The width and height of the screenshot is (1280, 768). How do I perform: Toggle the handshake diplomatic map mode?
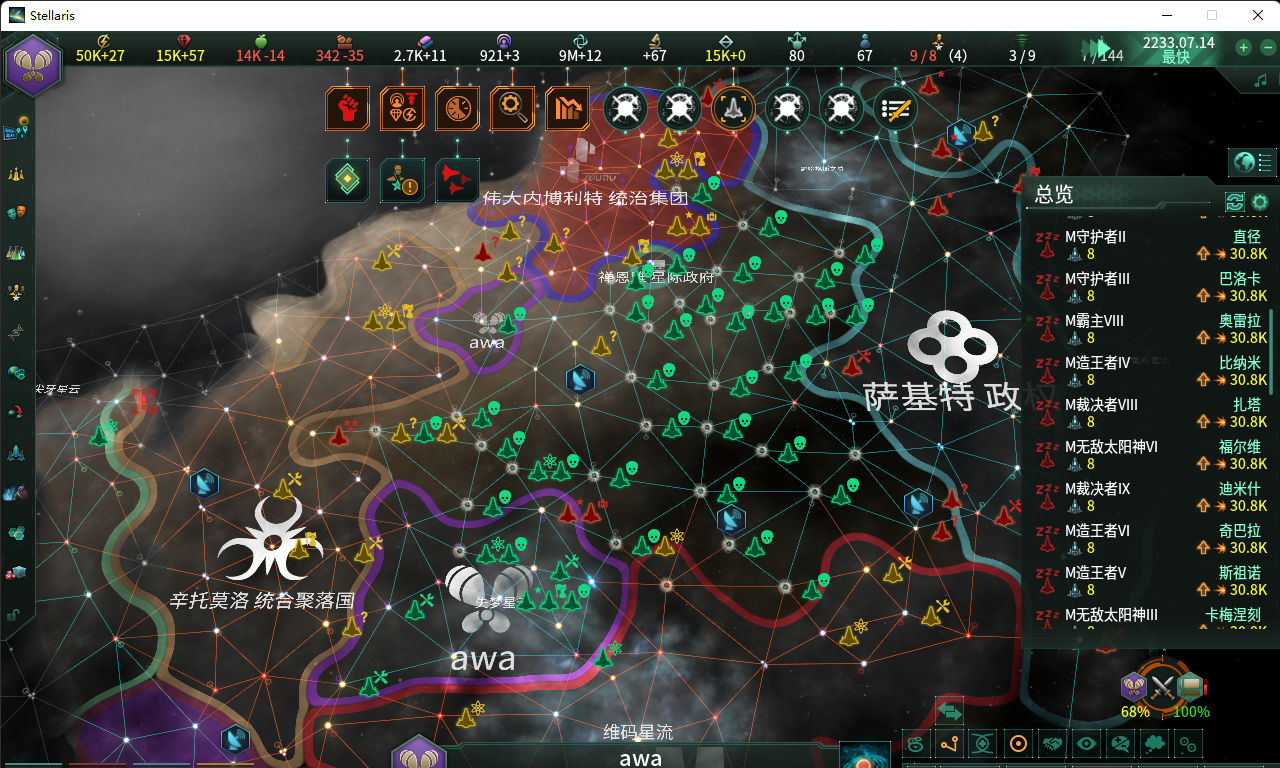click(x=1053, y=744)
